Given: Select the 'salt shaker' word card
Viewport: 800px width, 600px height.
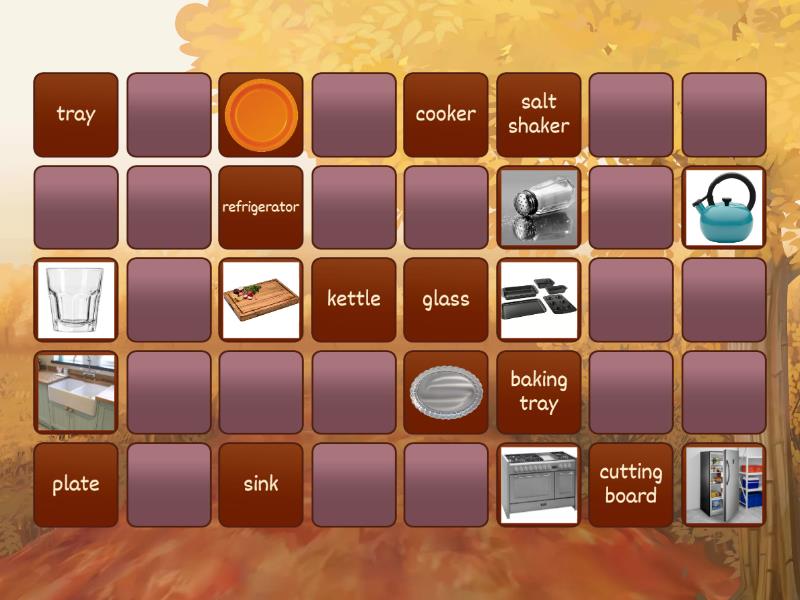Looking at the screenshot, I should (x=539, y=114).
